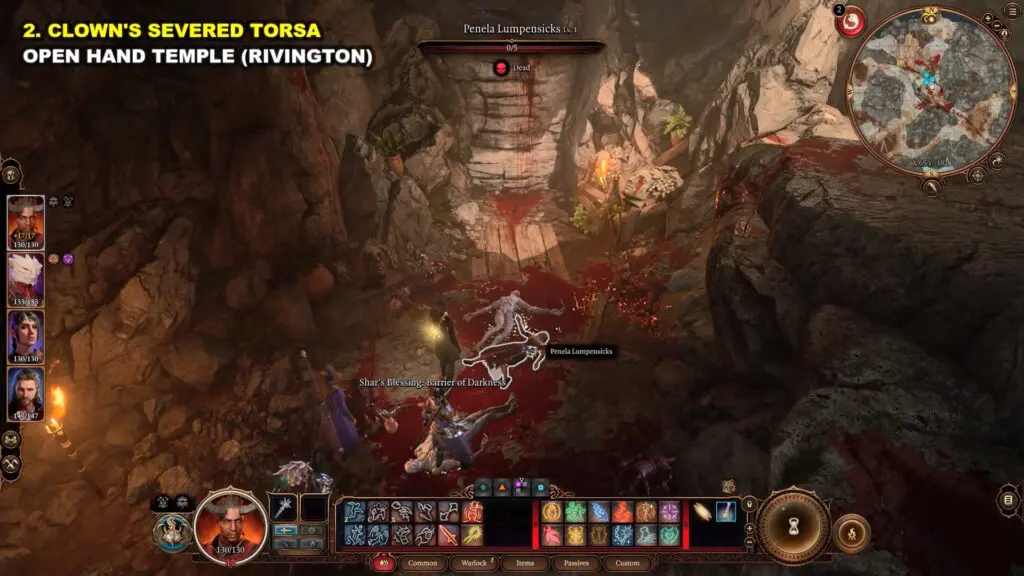This screenshot has height=576, width=1024.
Task: Select the bearded man party portrait
Action: (26, 392)
